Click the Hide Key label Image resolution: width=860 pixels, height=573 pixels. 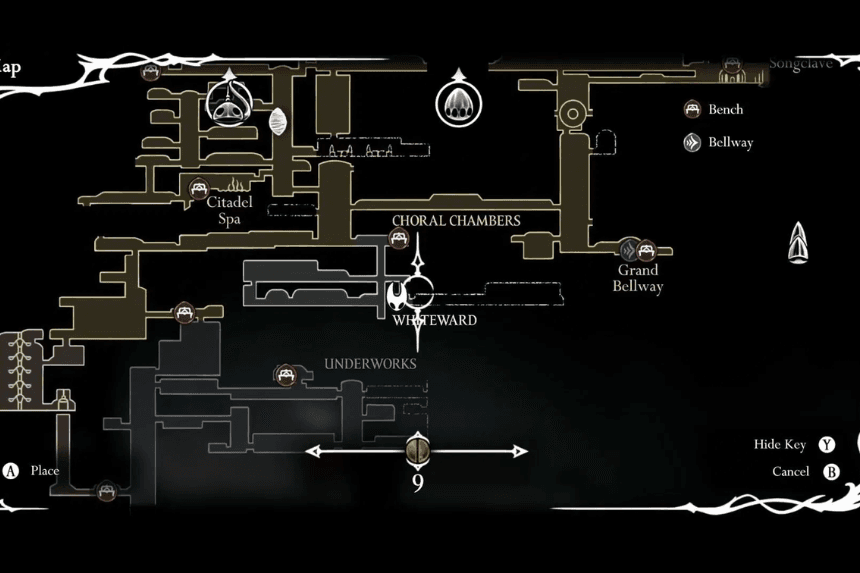[x=780, y=445]
